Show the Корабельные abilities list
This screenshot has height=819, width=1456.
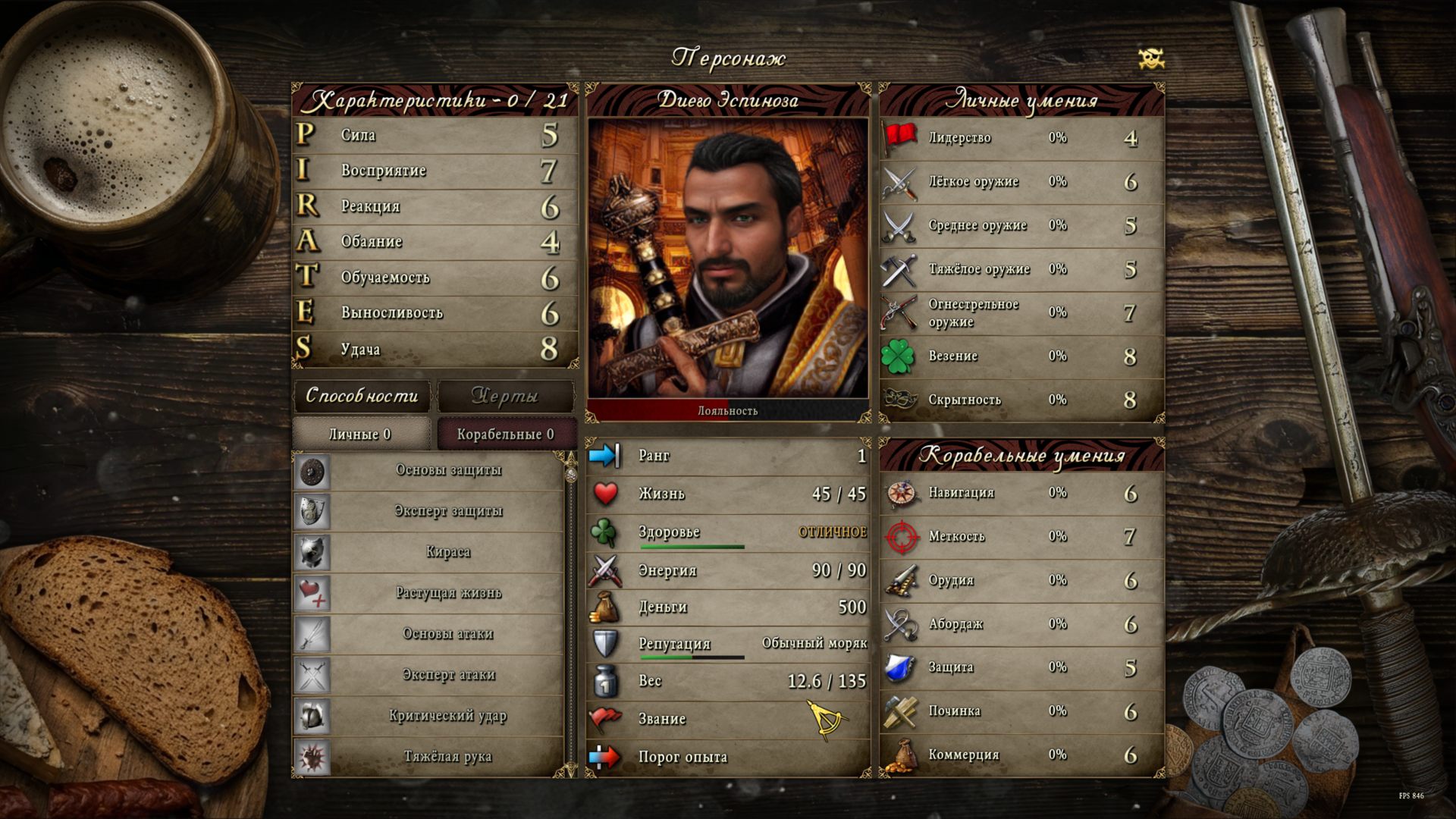coord(506,434)
